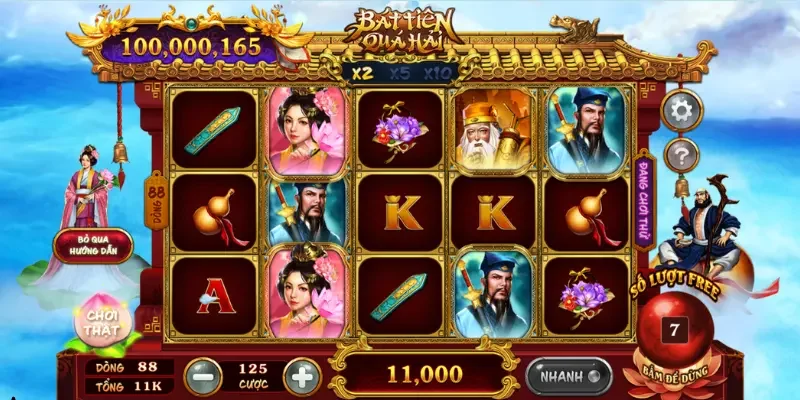Decrease the bet with the minus button
The image size is (800, 400).
tap(201, 375)
